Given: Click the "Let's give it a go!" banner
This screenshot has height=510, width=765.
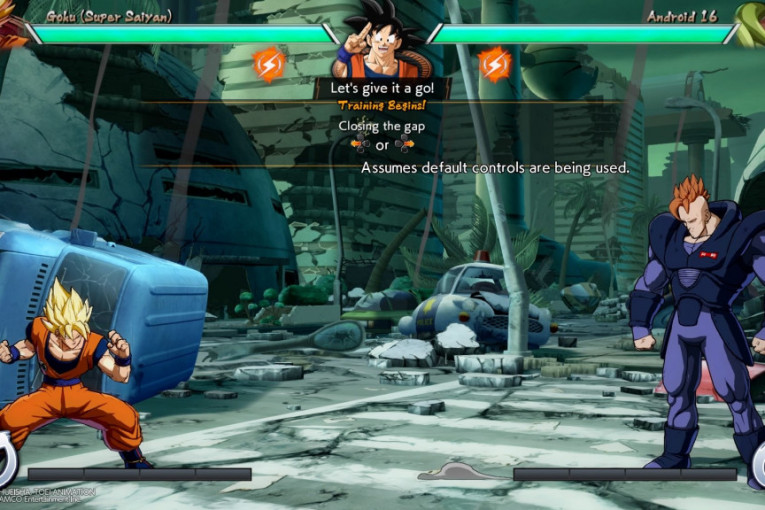Looking at the screenshot, I should click(383, 88).
